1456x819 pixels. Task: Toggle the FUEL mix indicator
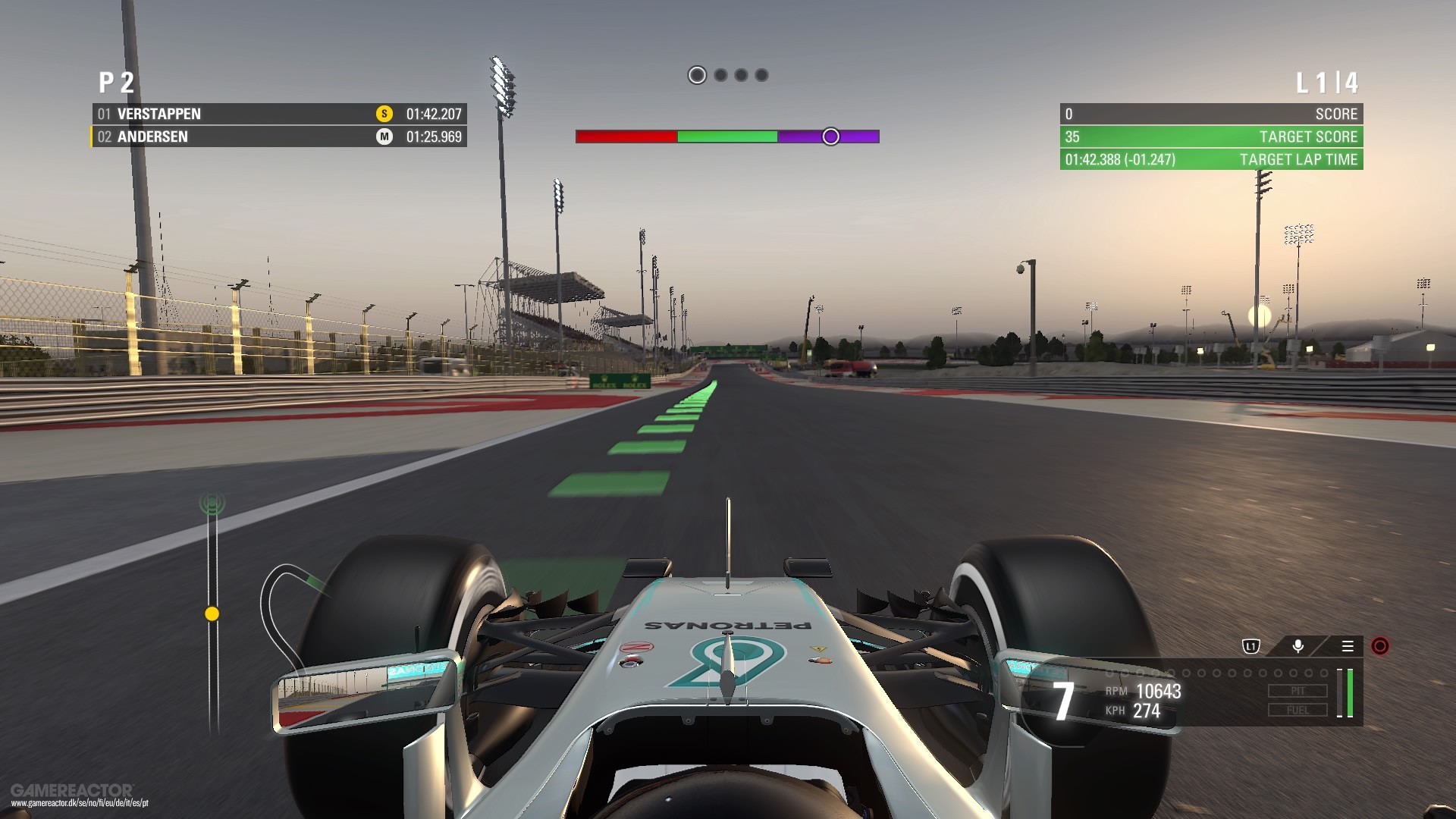click(1297, 711)
